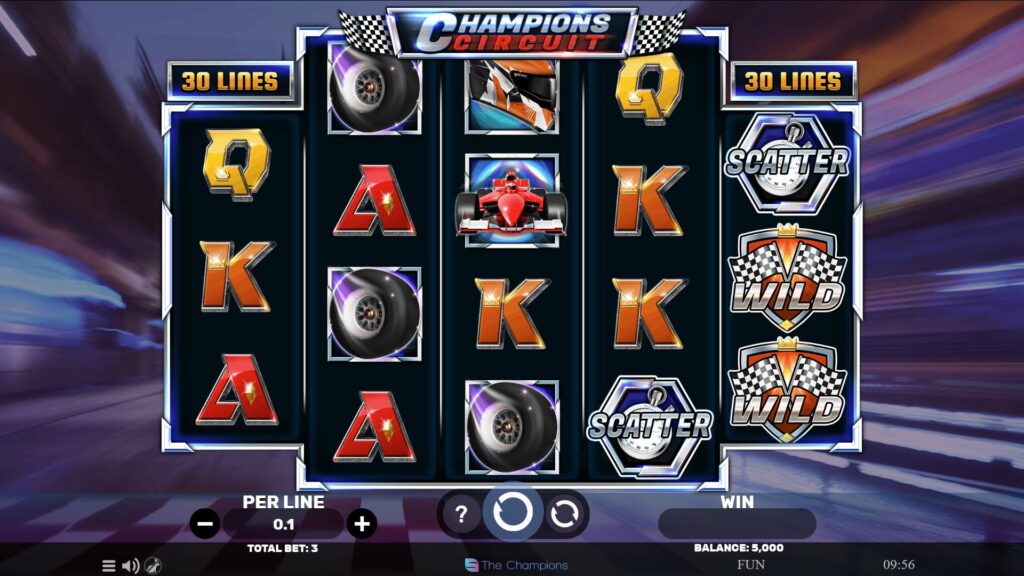The image size is (1024, 576).
Task: Open the hamburger menu
Action: coord(108,566)
